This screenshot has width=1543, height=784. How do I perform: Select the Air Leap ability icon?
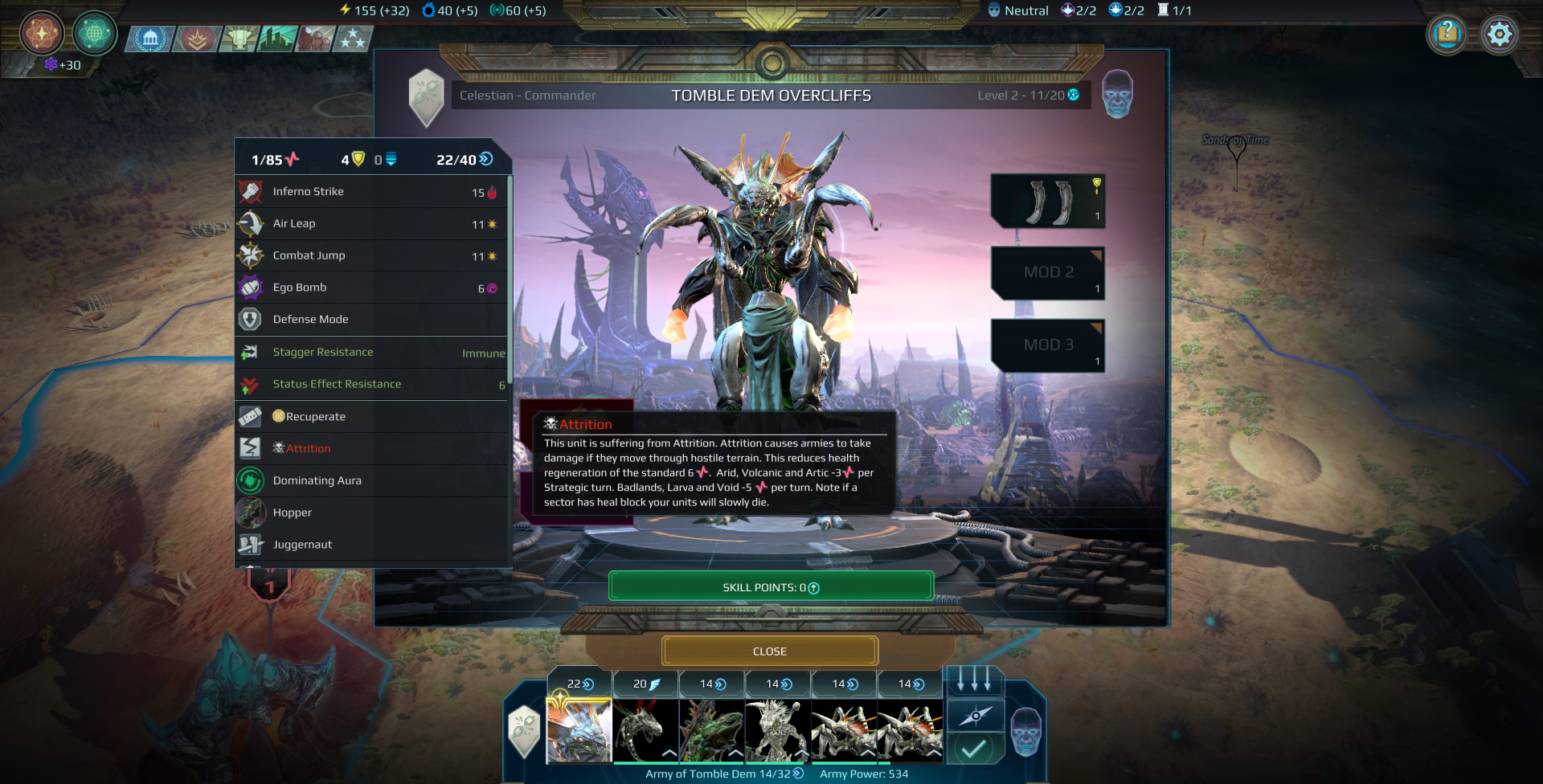(251, 223)
